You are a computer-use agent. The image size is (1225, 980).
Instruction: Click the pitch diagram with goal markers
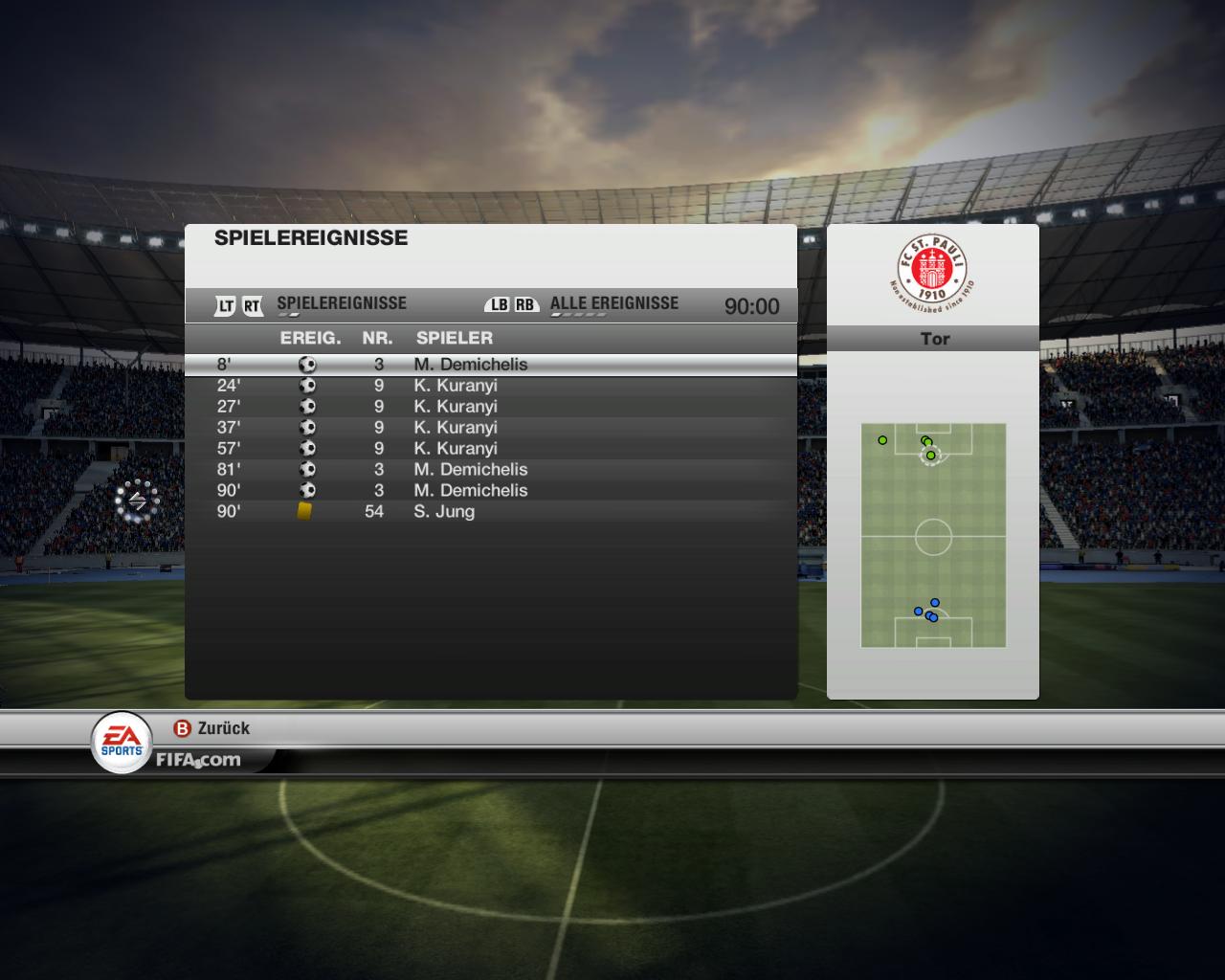coord(933,535)
